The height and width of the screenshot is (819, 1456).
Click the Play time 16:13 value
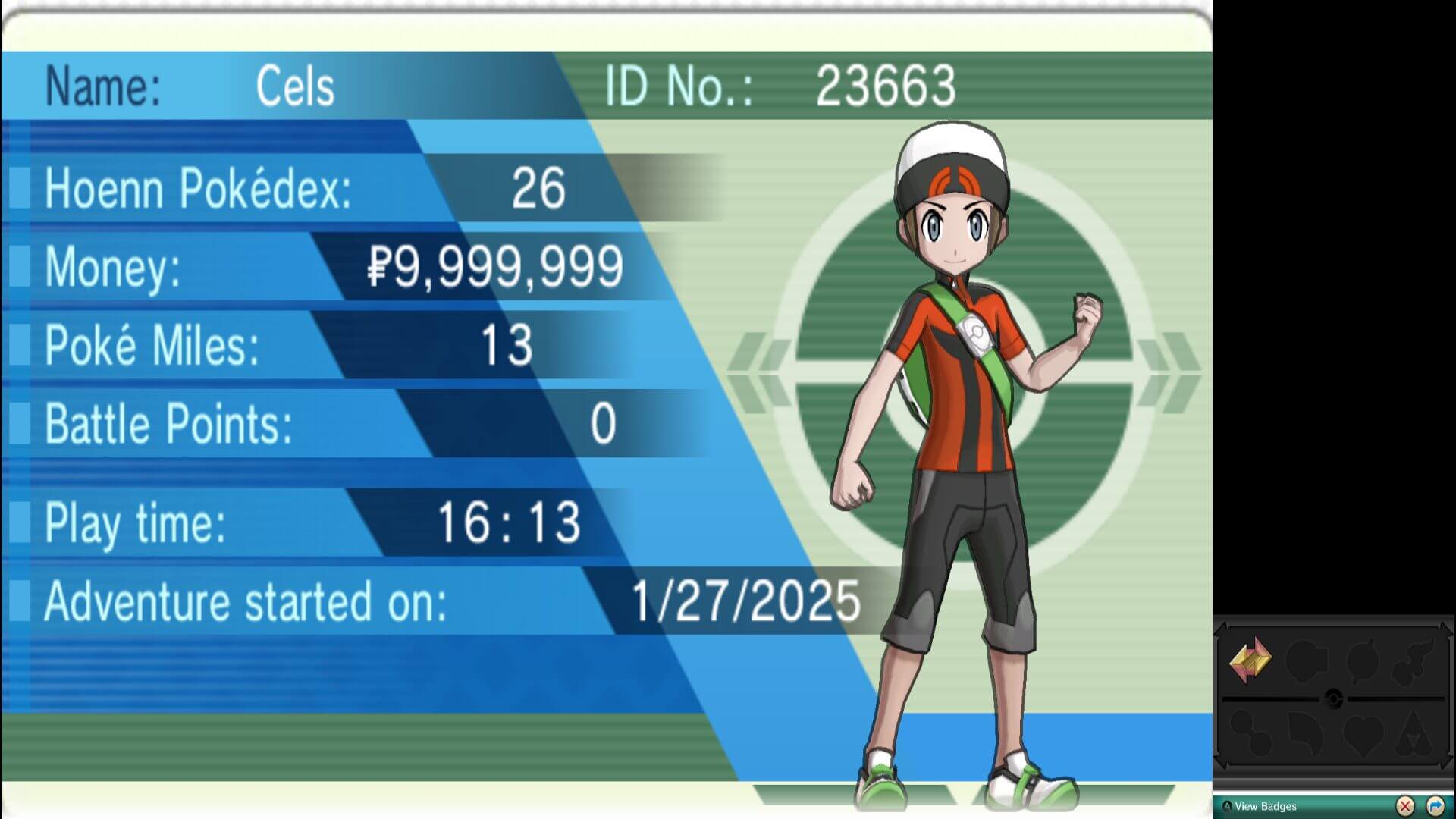click(510, 520)
